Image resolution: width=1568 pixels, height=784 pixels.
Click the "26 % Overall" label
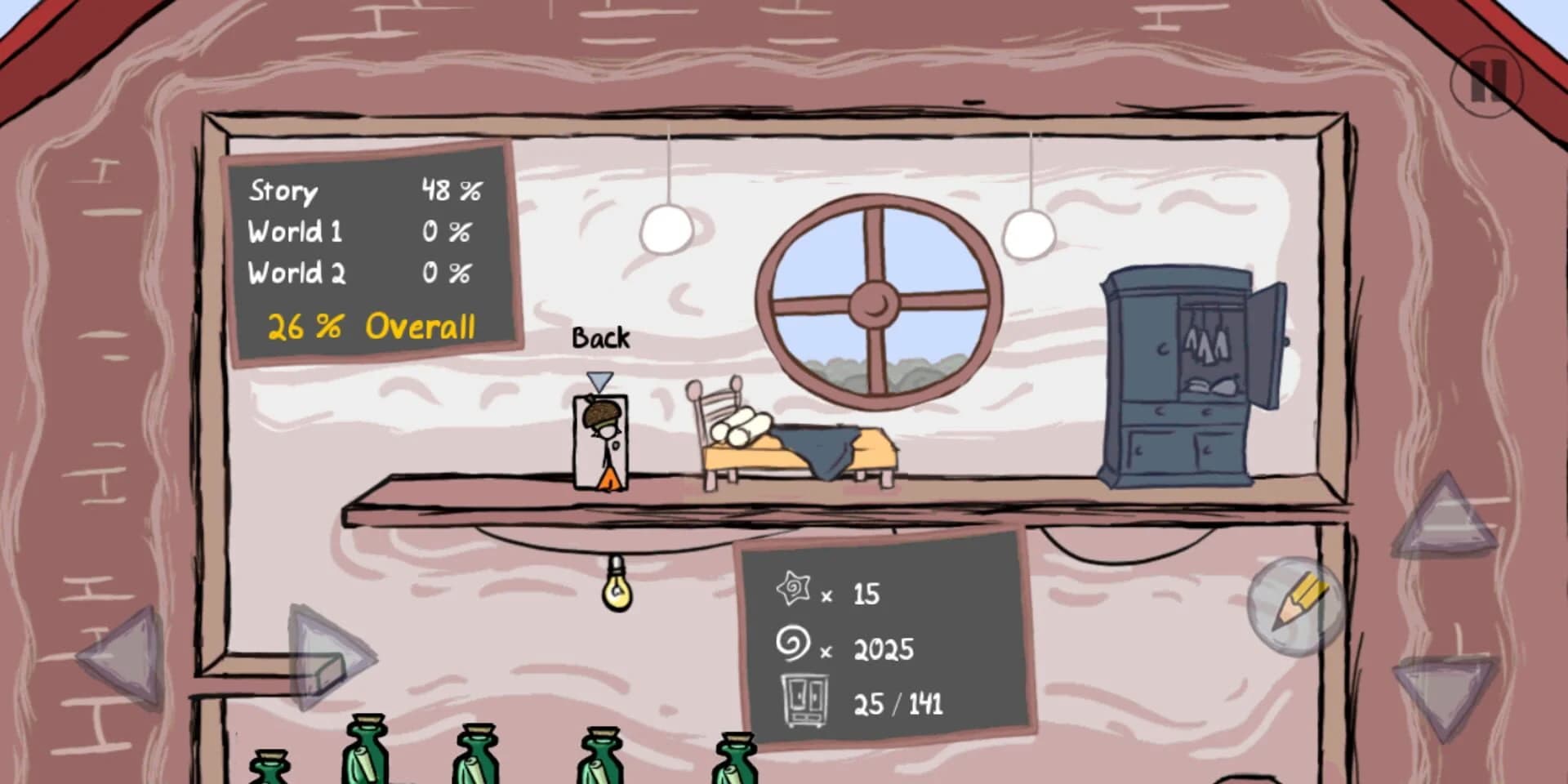(x=369, y=327)
